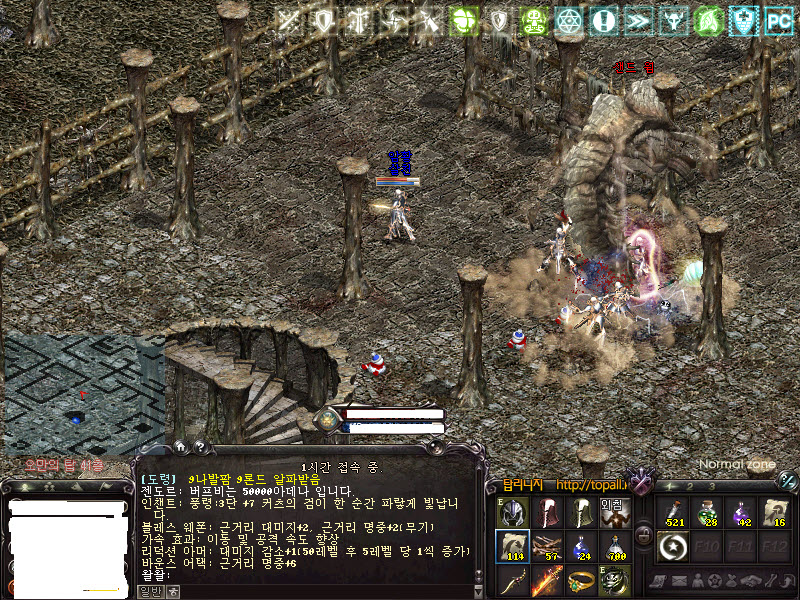
Task: Switch to hotbar page 2
Action: 690,486
